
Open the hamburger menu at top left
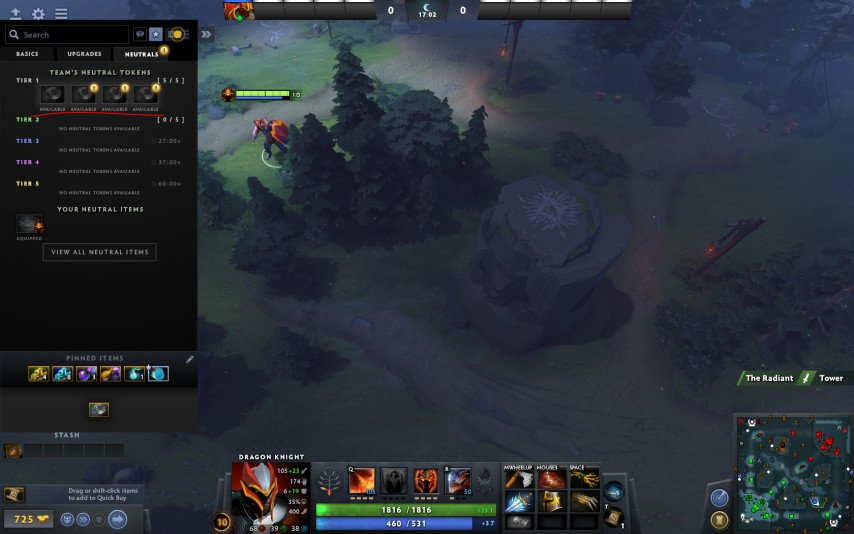61,14
